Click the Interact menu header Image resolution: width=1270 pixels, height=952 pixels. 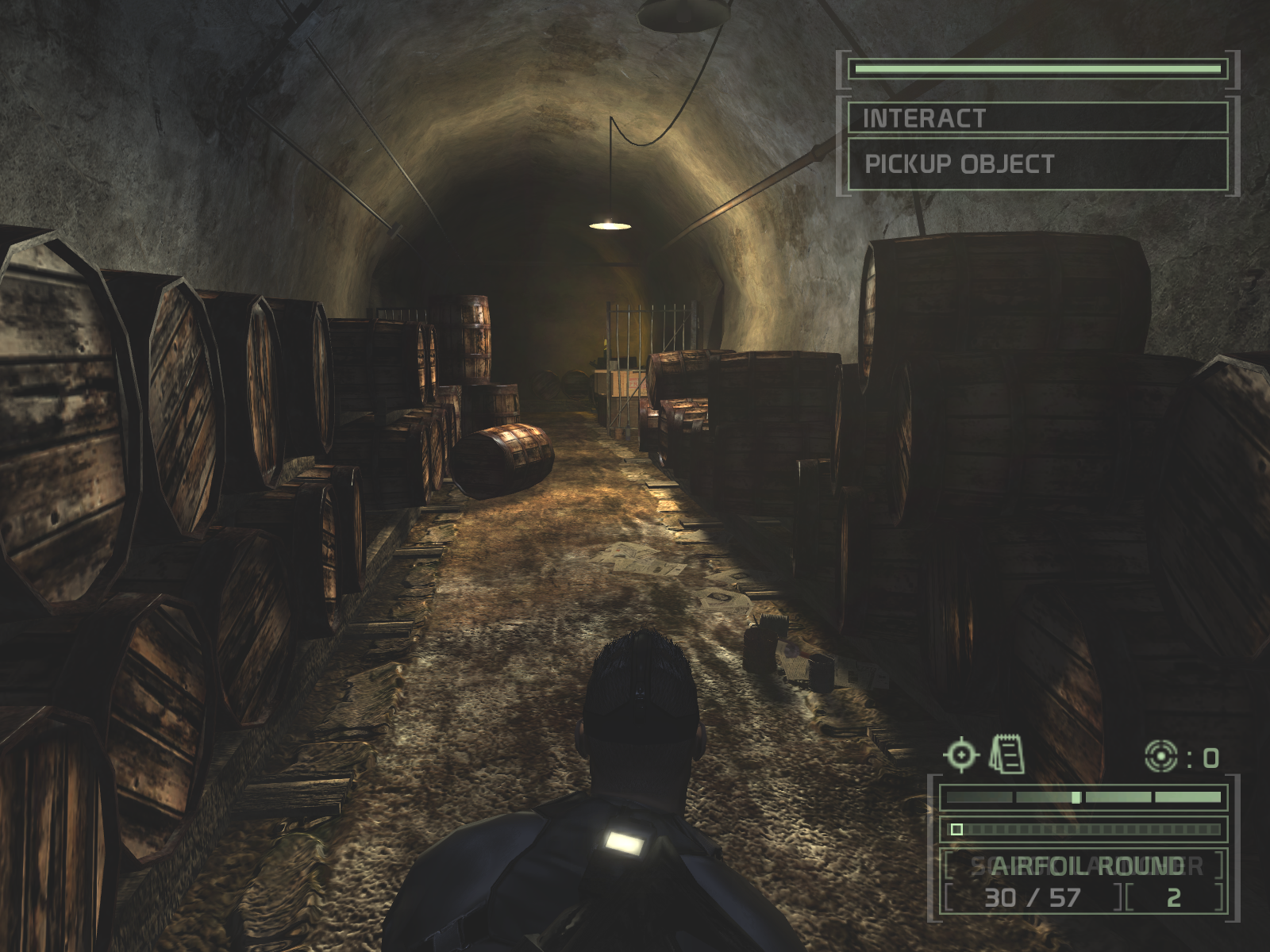click(x=1037, y=118)
